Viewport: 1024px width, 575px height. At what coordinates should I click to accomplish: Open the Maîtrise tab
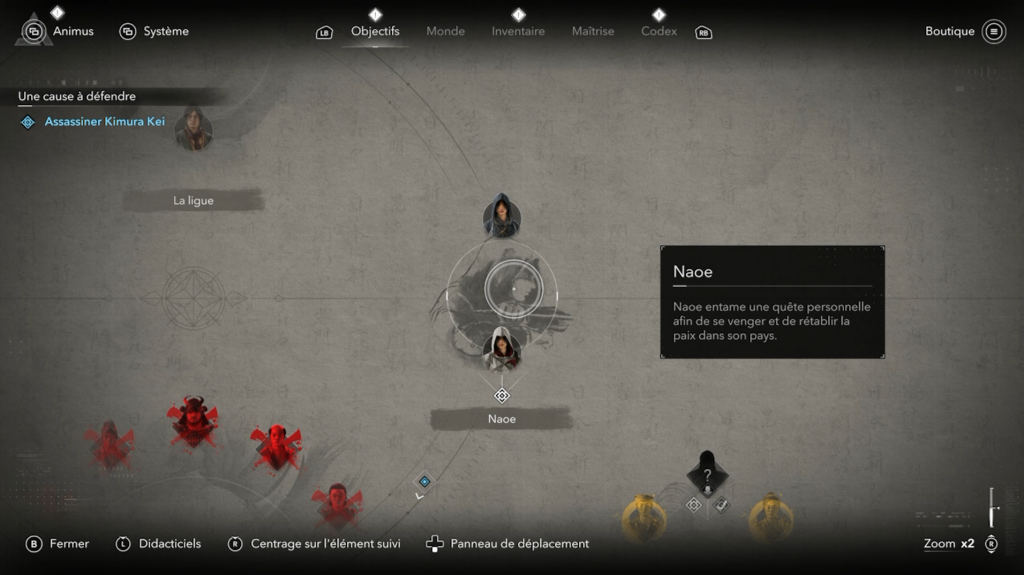[x=593, y=31]
